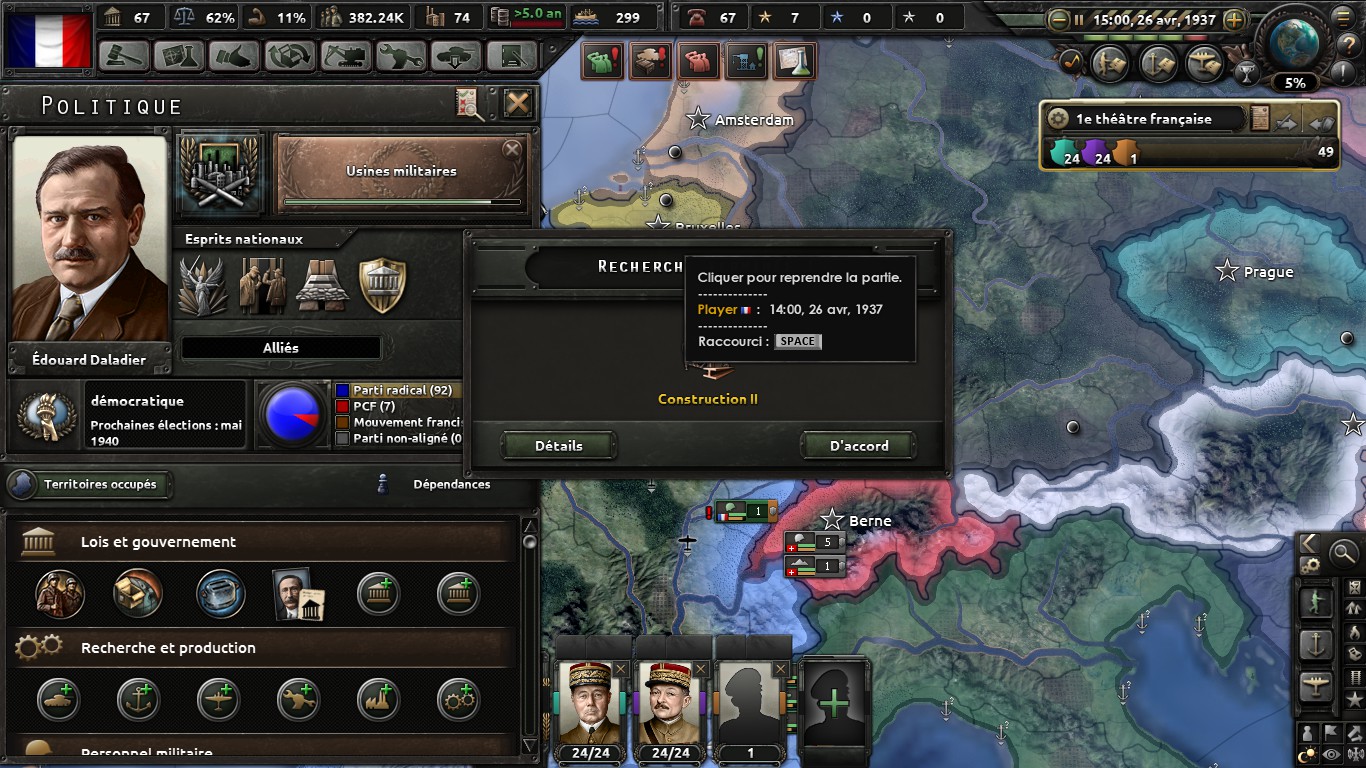Open Détails in the research popup
The width and height of the screenshot is (1366, 768).
558,446
